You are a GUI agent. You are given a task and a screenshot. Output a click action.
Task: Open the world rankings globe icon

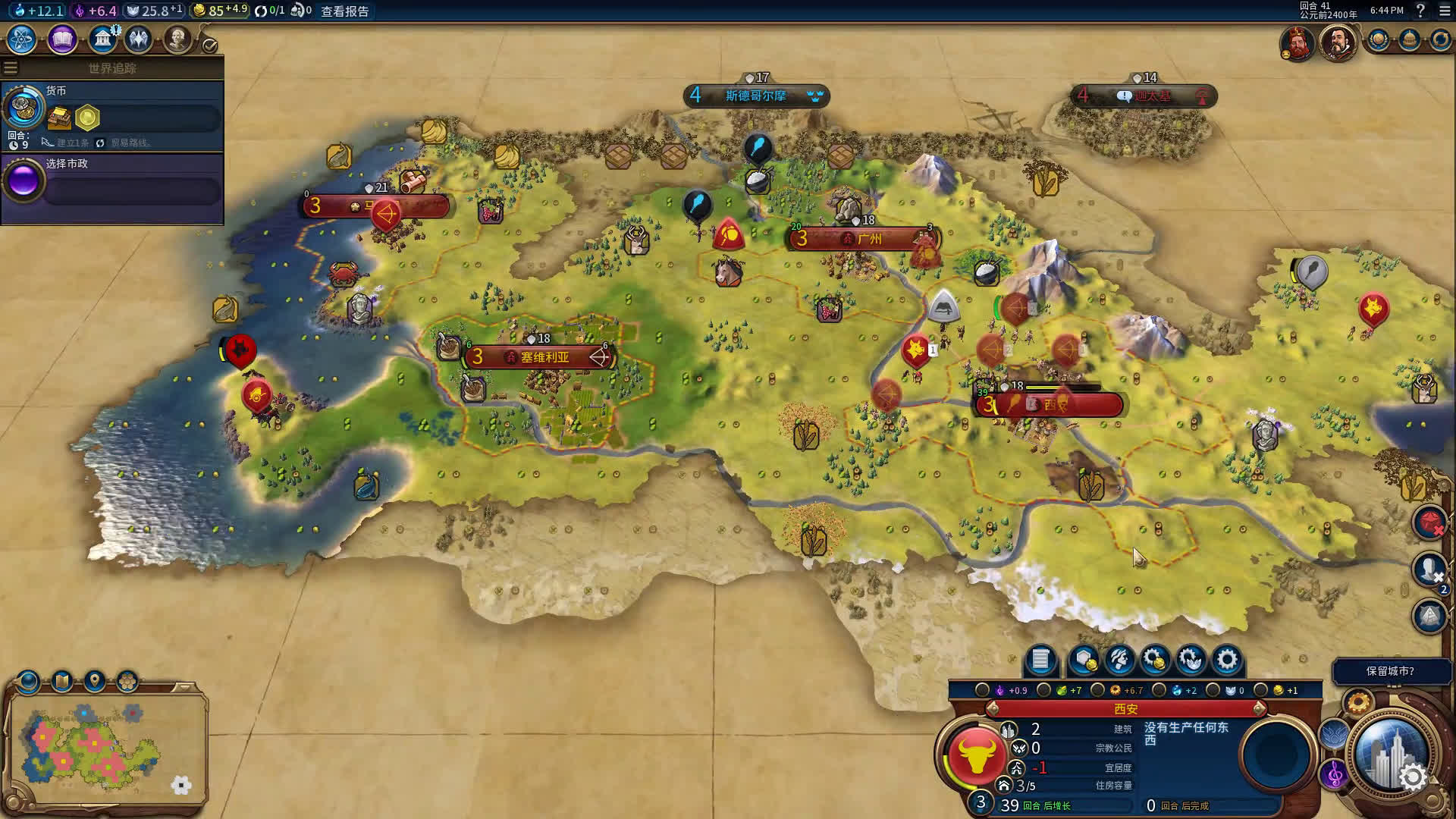coord(1378,39)
